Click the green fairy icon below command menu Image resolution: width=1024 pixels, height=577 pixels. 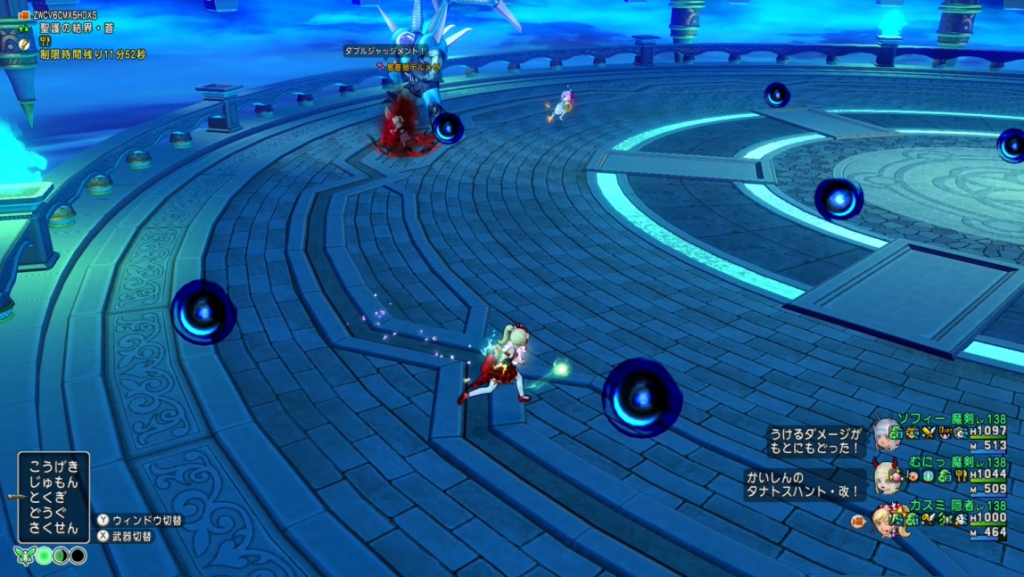pyautogui.click(x=24, y=555)
